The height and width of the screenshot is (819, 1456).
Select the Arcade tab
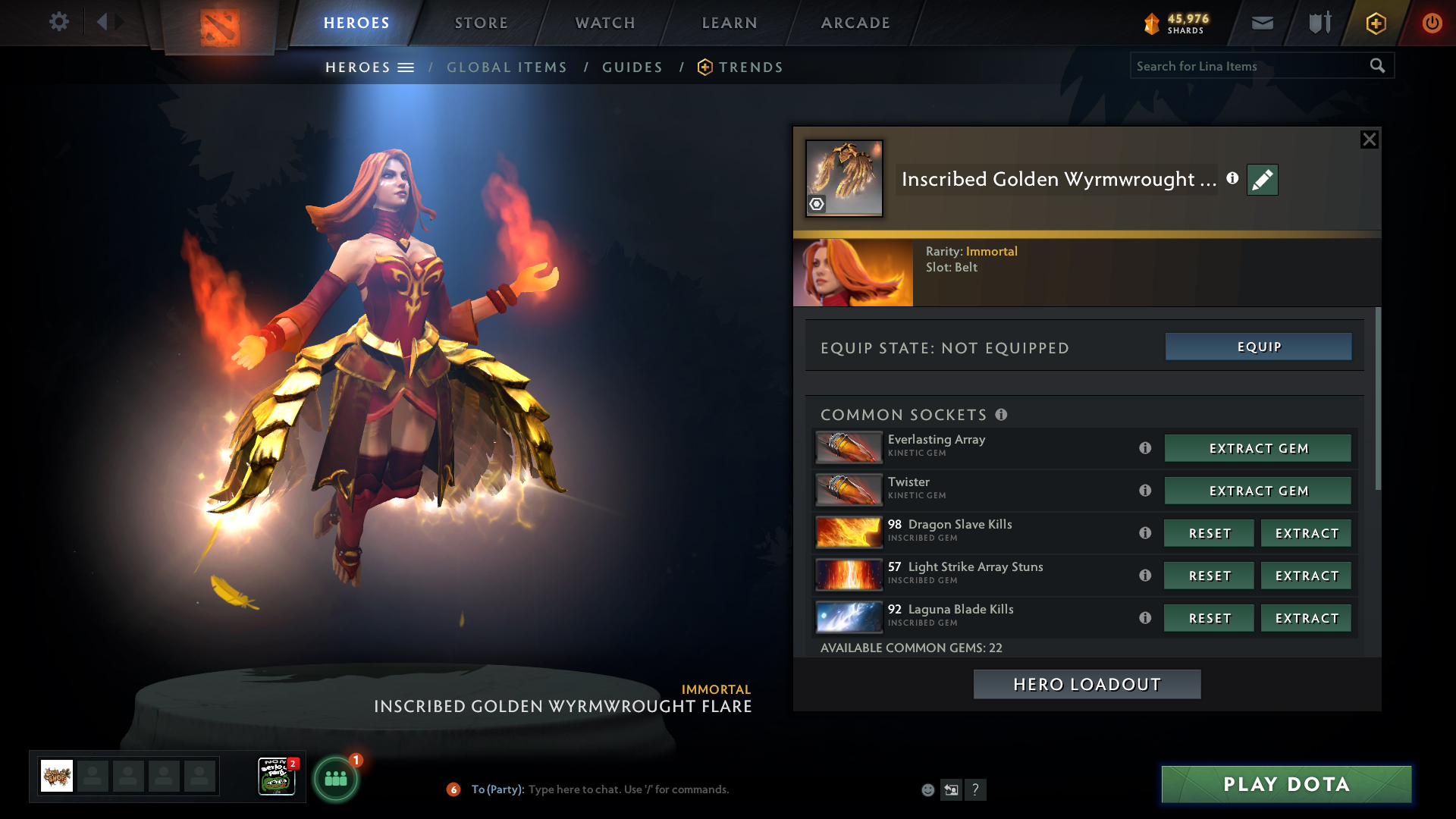pyautogui.click(x=855, y=23)
